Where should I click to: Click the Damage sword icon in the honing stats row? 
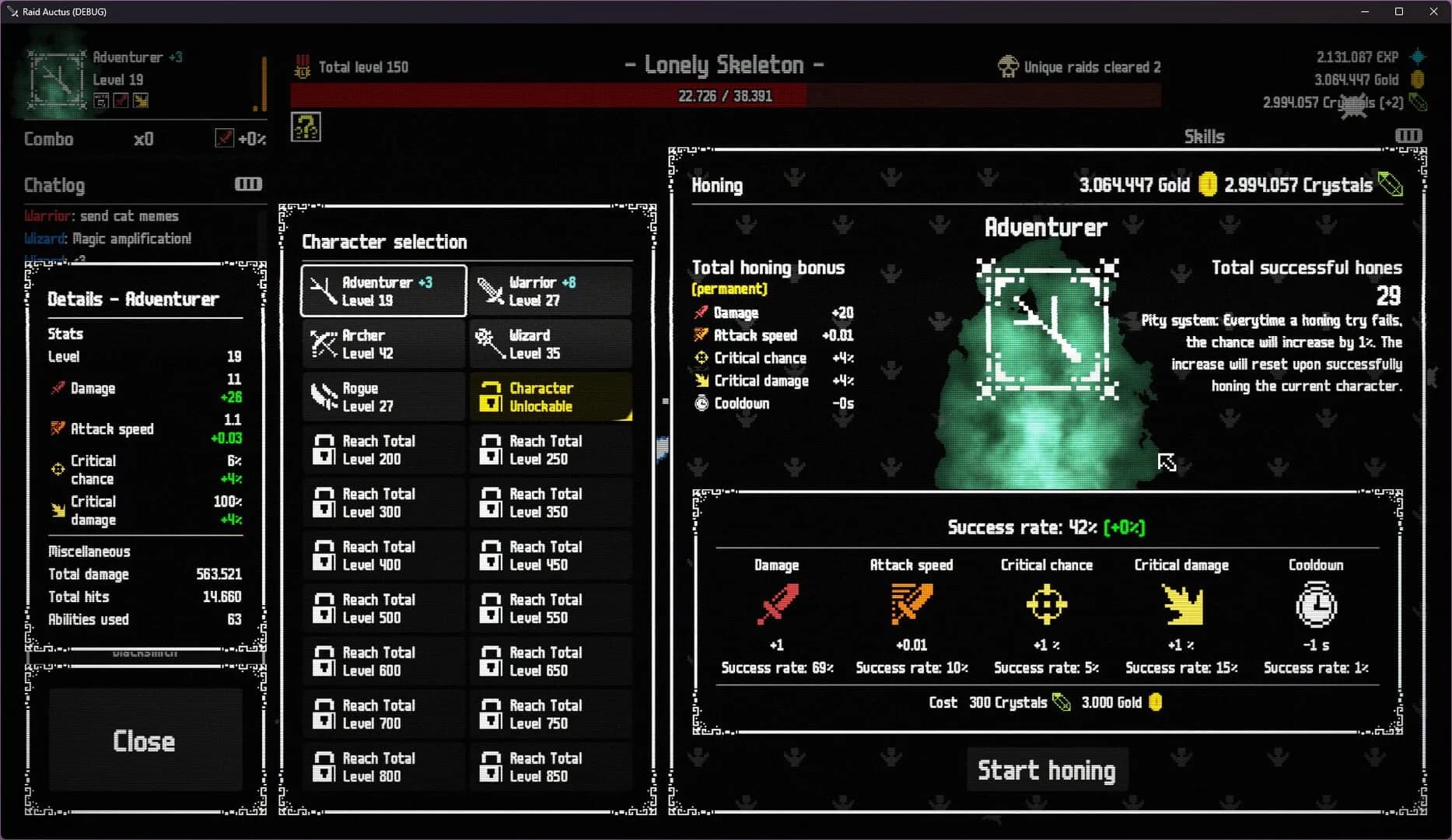776,605
